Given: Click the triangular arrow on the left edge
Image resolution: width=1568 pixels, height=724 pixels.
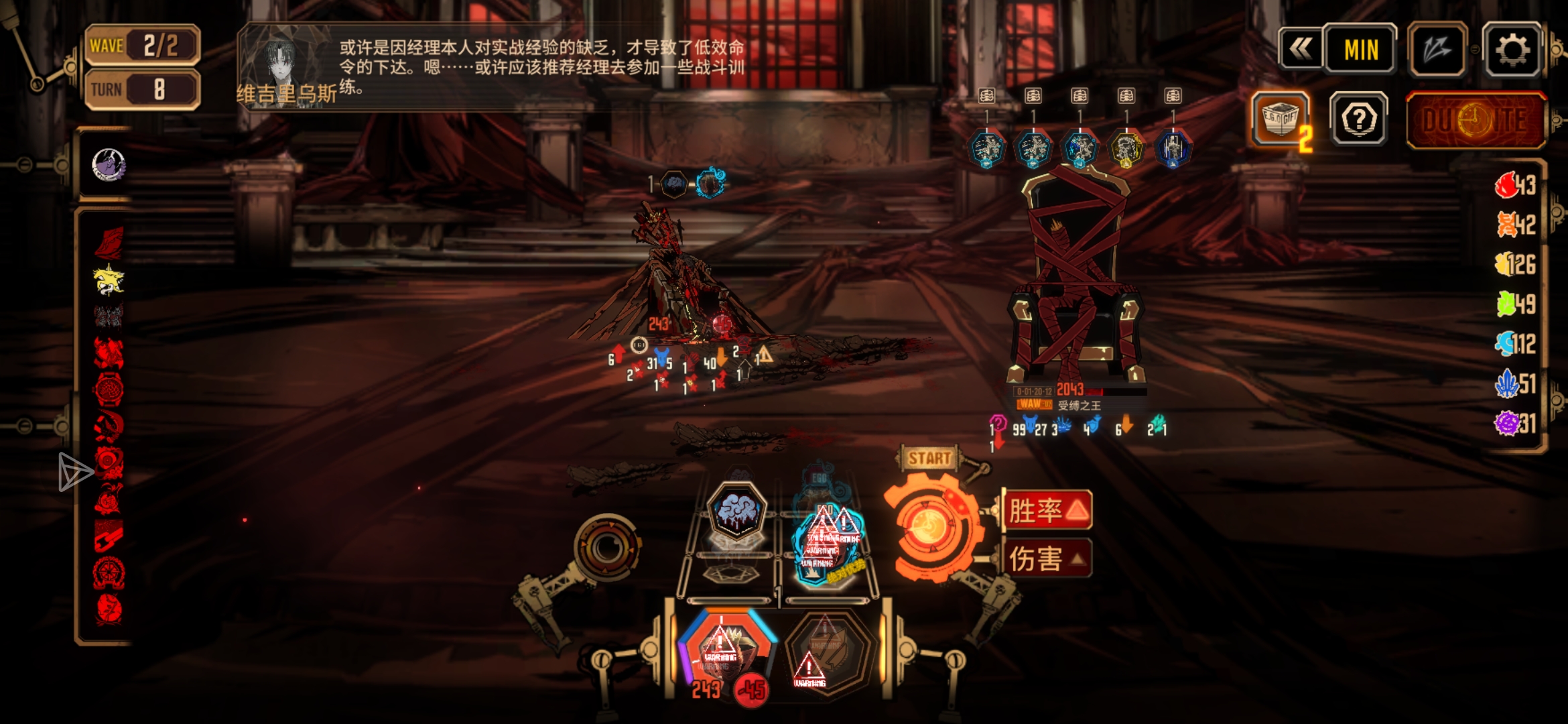Looking at the screenshot, I should pyautogui.click(x=74, y=472).
